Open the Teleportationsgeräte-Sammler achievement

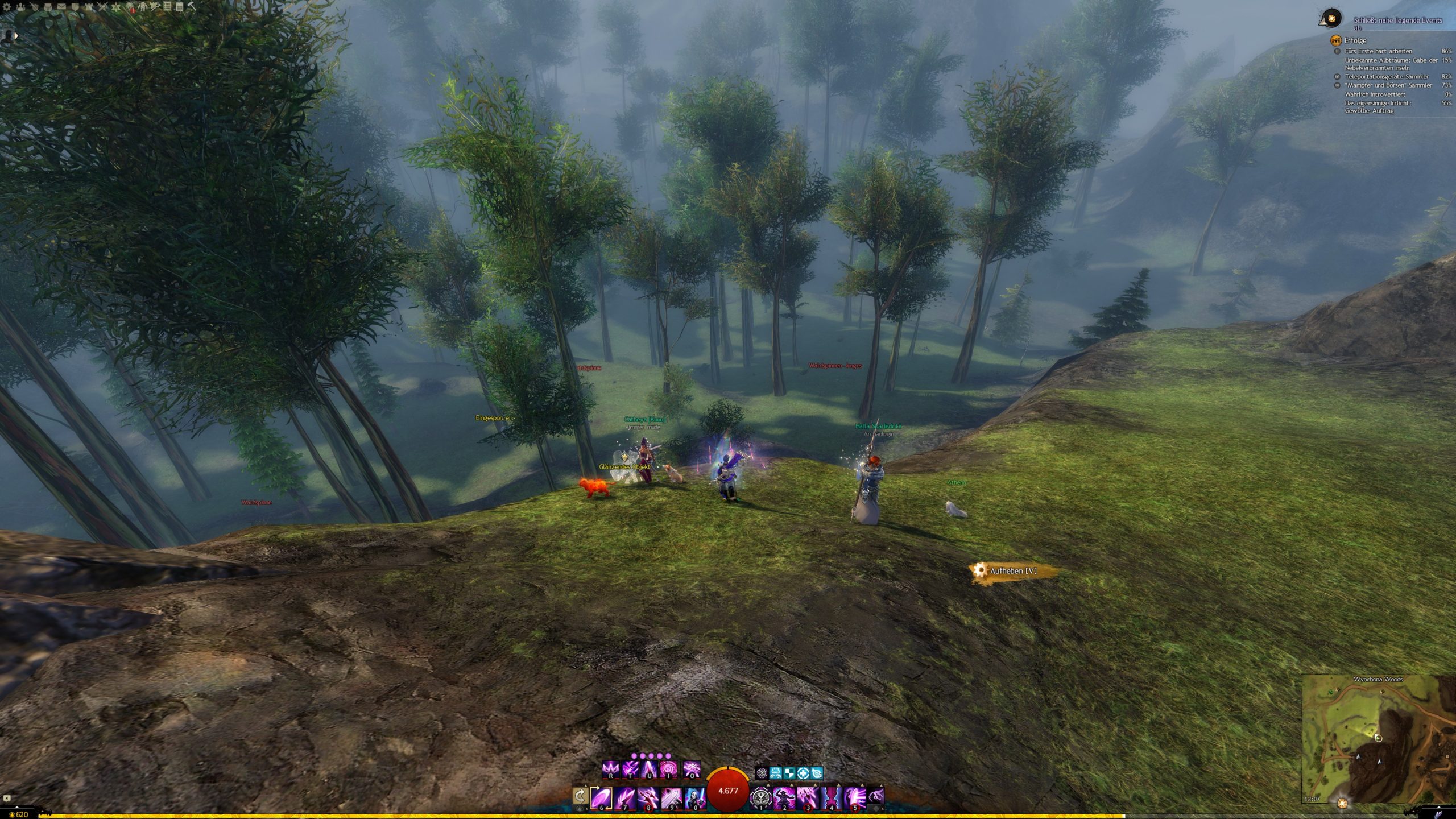[1386, 77]
